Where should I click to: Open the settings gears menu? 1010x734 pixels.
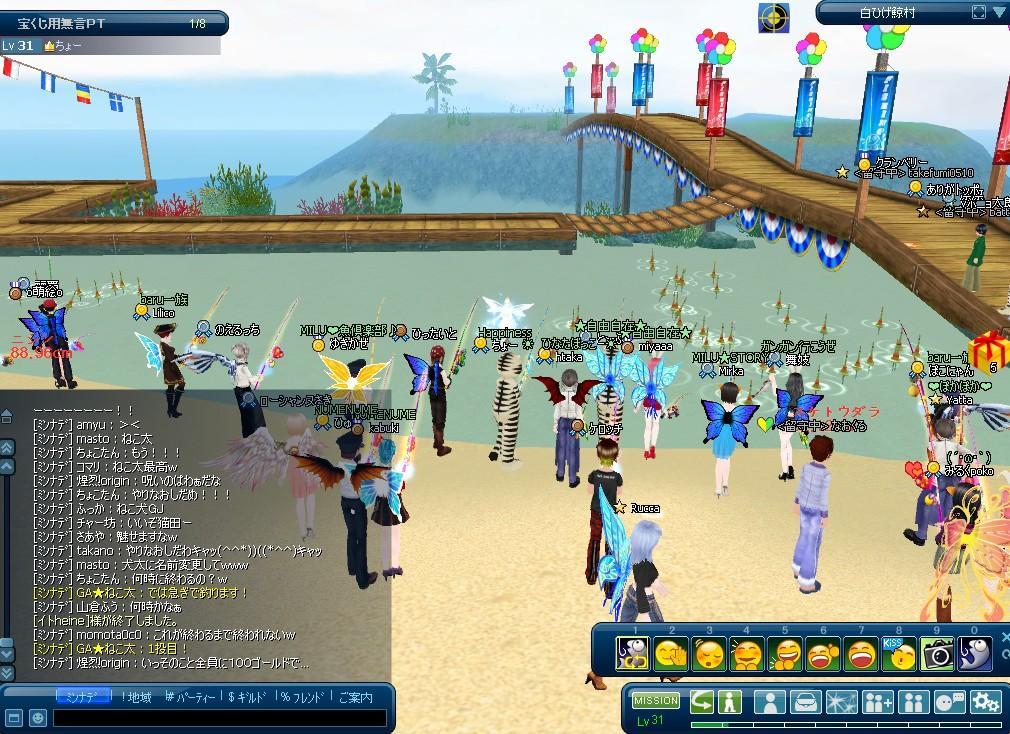point(985,701)
